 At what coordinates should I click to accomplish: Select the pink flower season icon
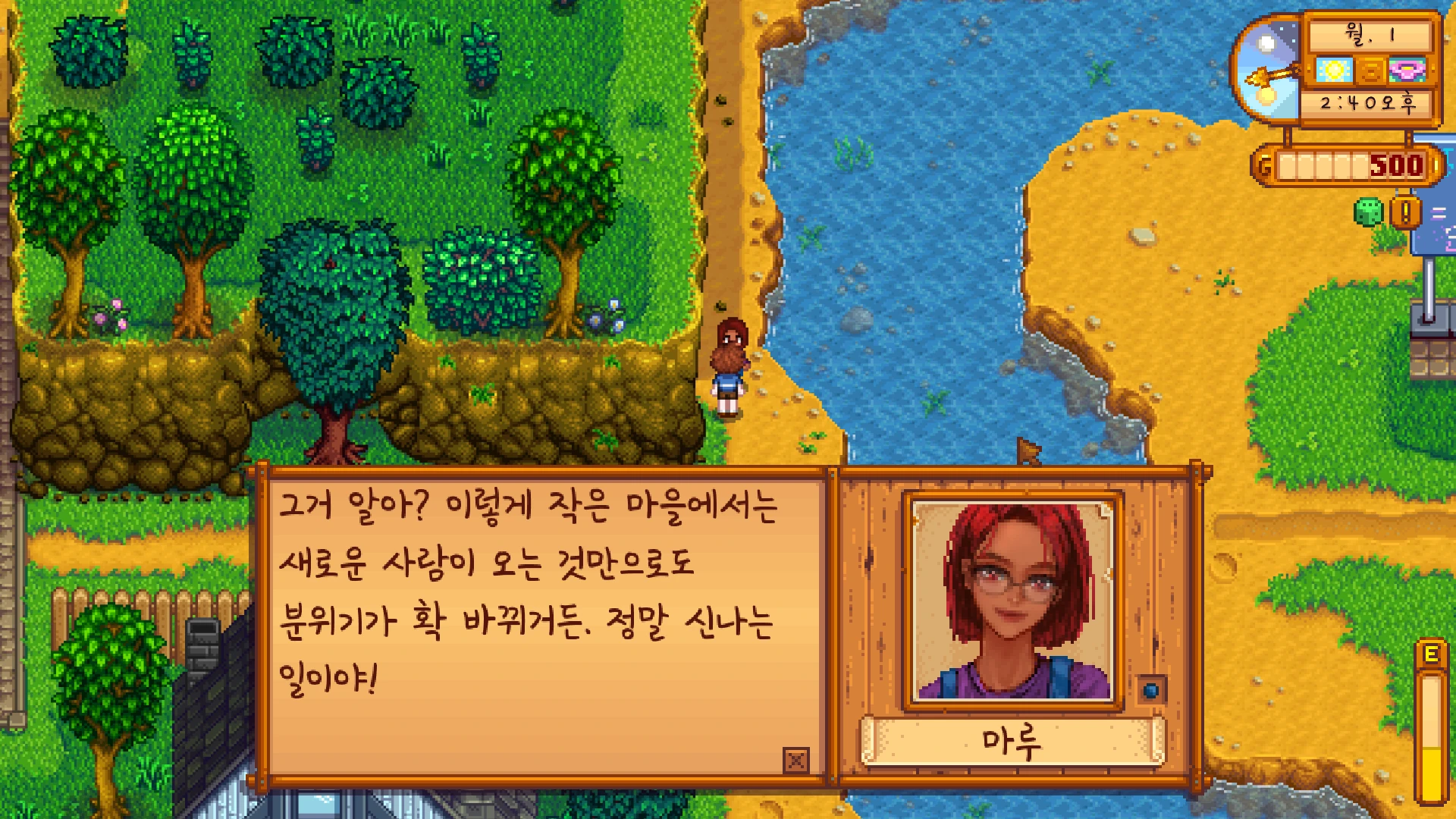coord(1407,71)
